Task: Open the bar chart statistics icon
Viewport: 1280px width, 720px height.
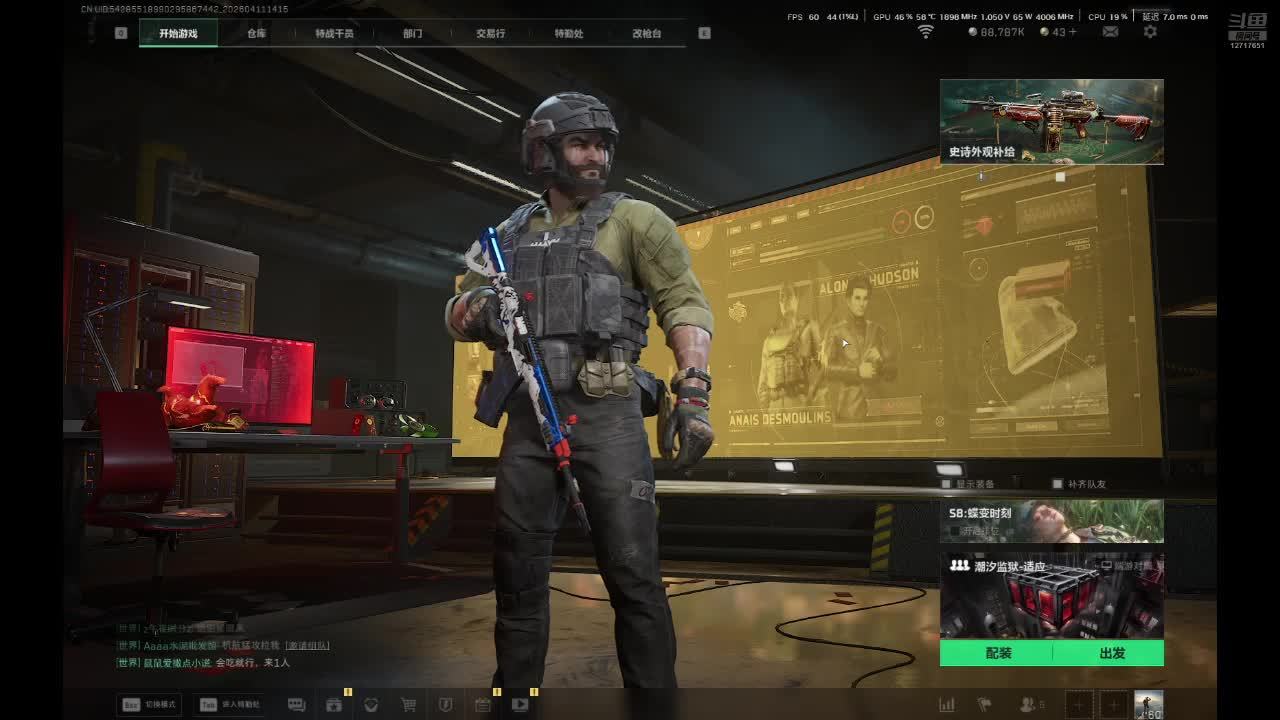Action: pos(946,704)
